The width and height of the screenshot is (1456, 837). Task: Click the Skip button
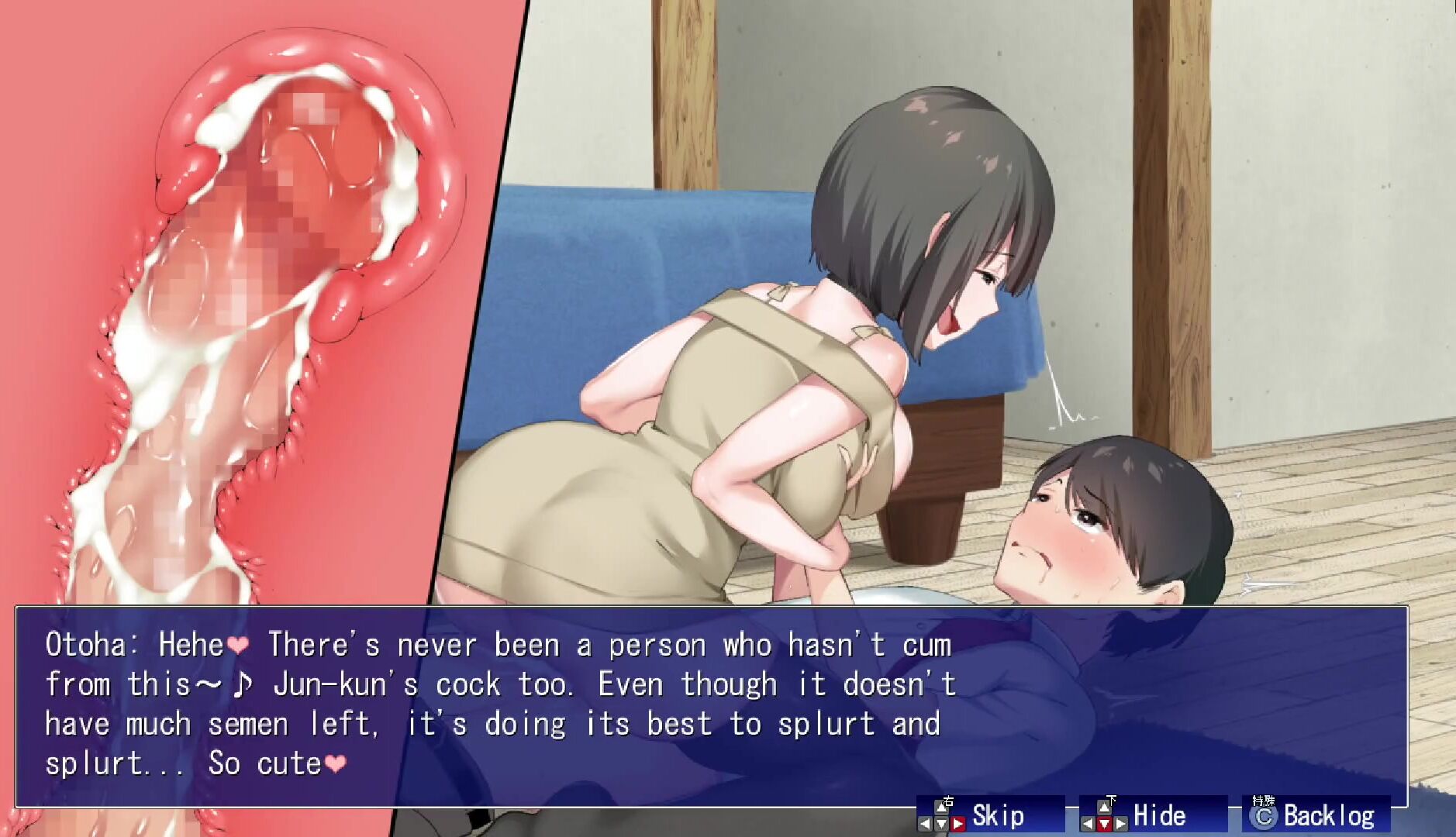990,815
